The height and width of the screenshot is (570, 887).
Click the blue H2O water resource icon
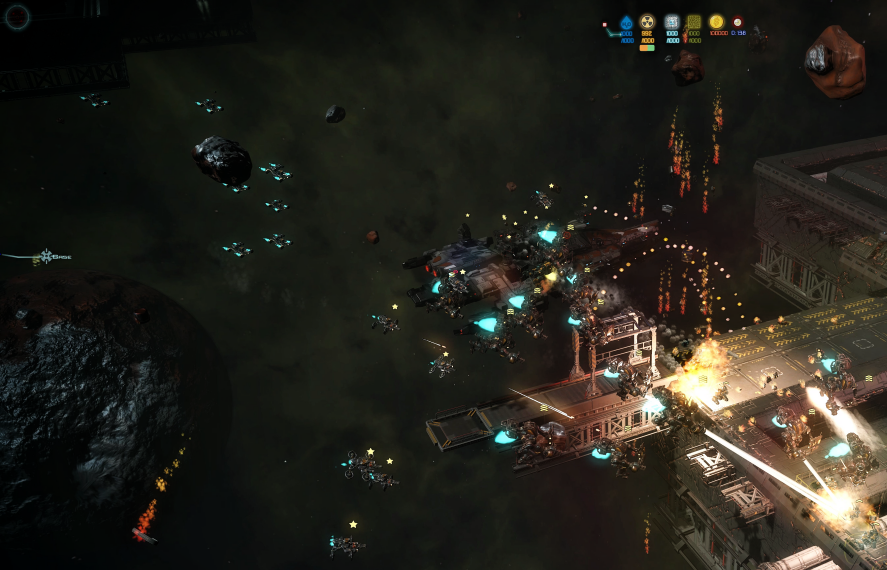[626, 22]
